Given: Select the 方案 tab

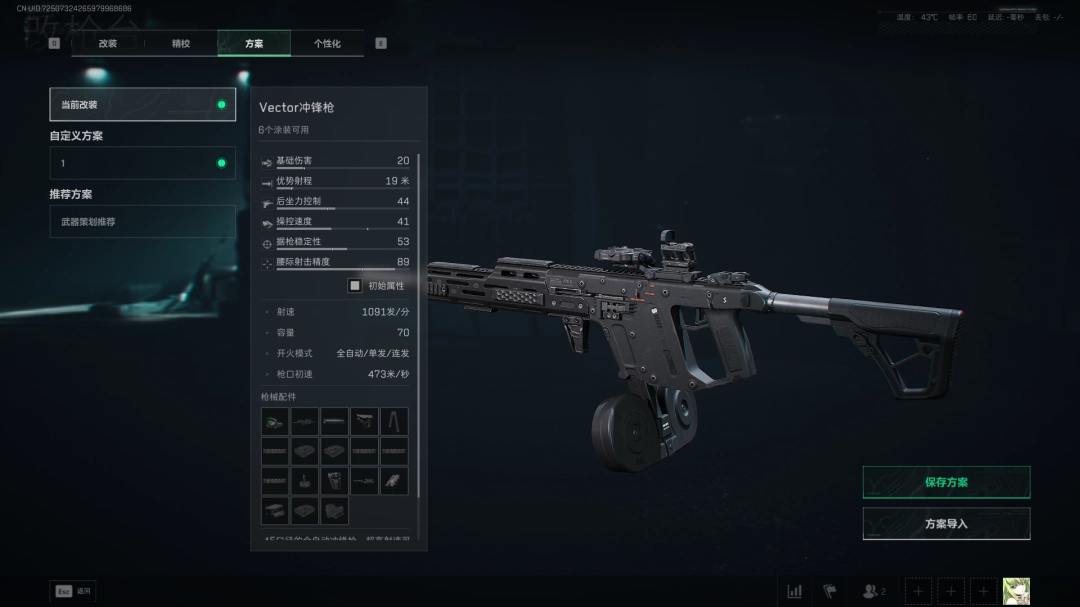Looking at the screenshot, I should (254, 44).
